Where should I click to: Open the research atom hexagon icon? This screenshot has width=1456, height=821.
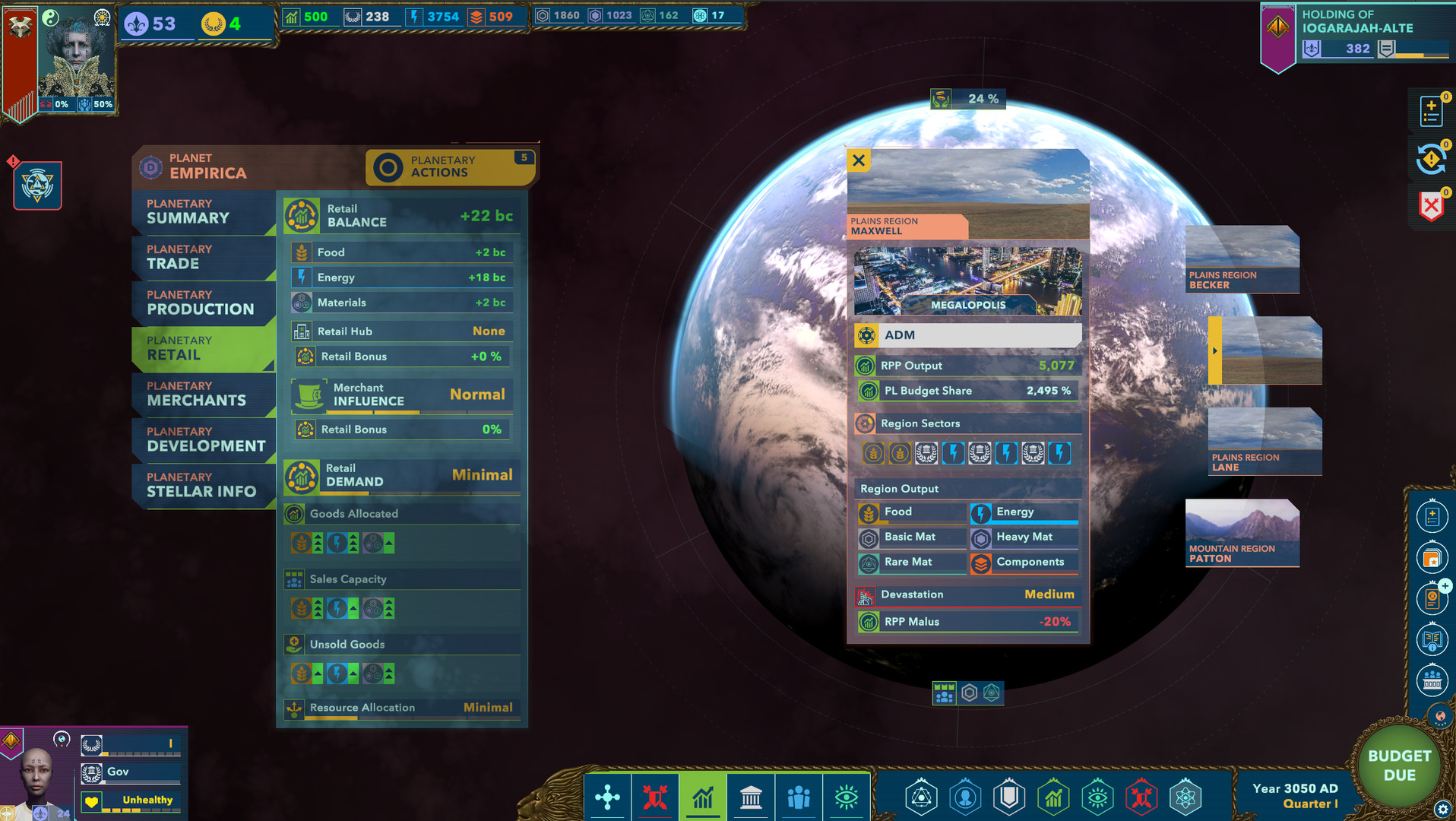point(1185,797)
